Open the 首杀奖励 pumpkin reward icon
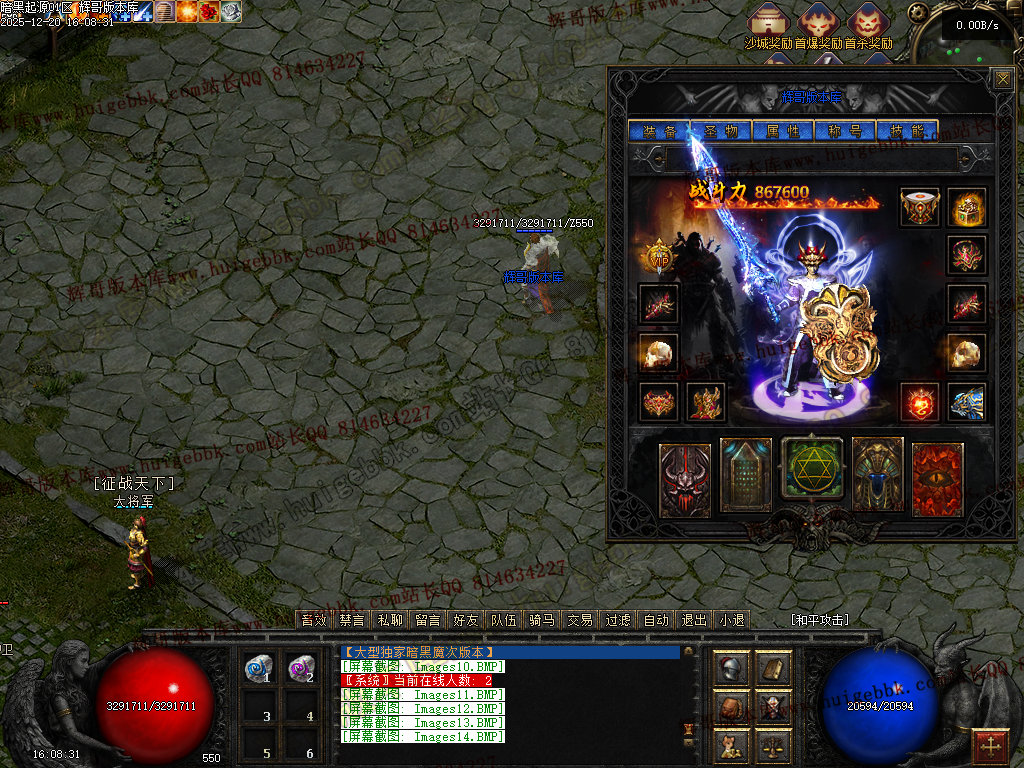This screenshot has height=768, width=1024. (x=867, y=22)
